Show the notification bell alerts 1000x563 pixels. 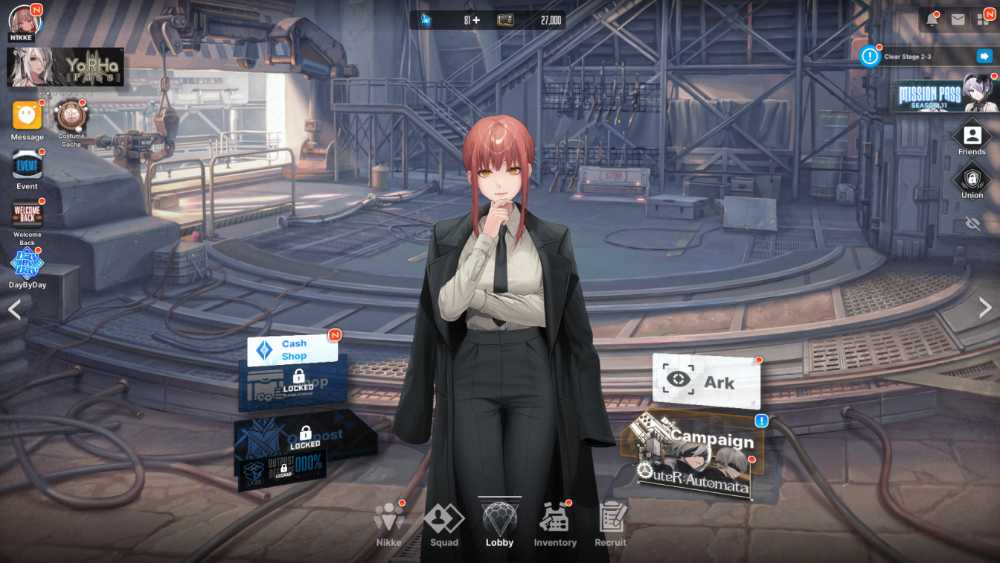(931, 19)
